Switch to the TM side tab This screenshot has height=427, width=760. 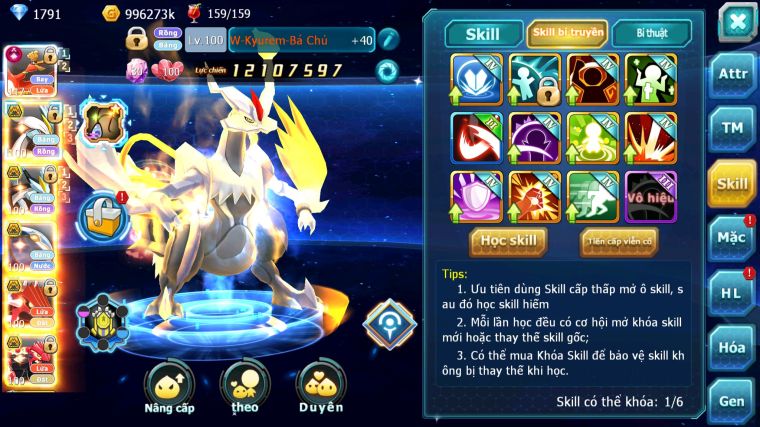(733, 128)
